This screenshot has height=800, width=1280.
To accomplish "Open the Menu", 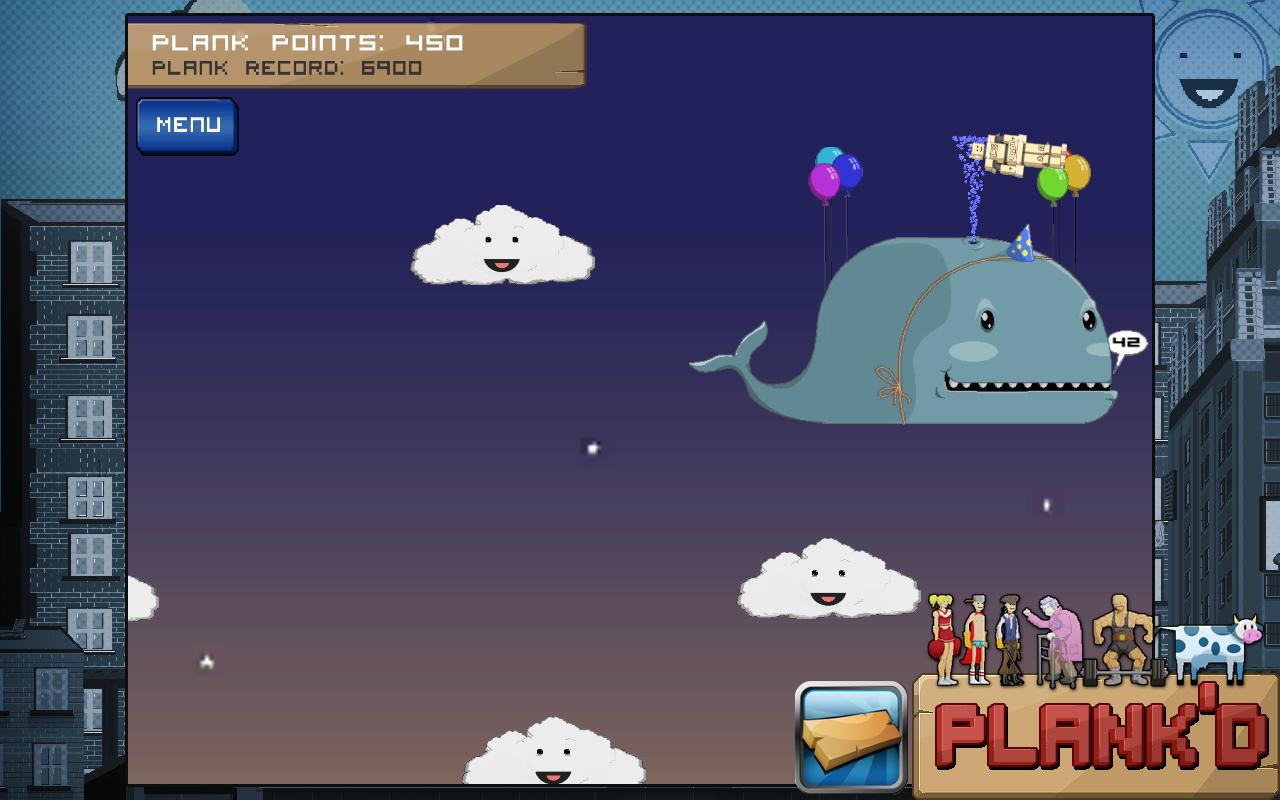I will 186,124.
